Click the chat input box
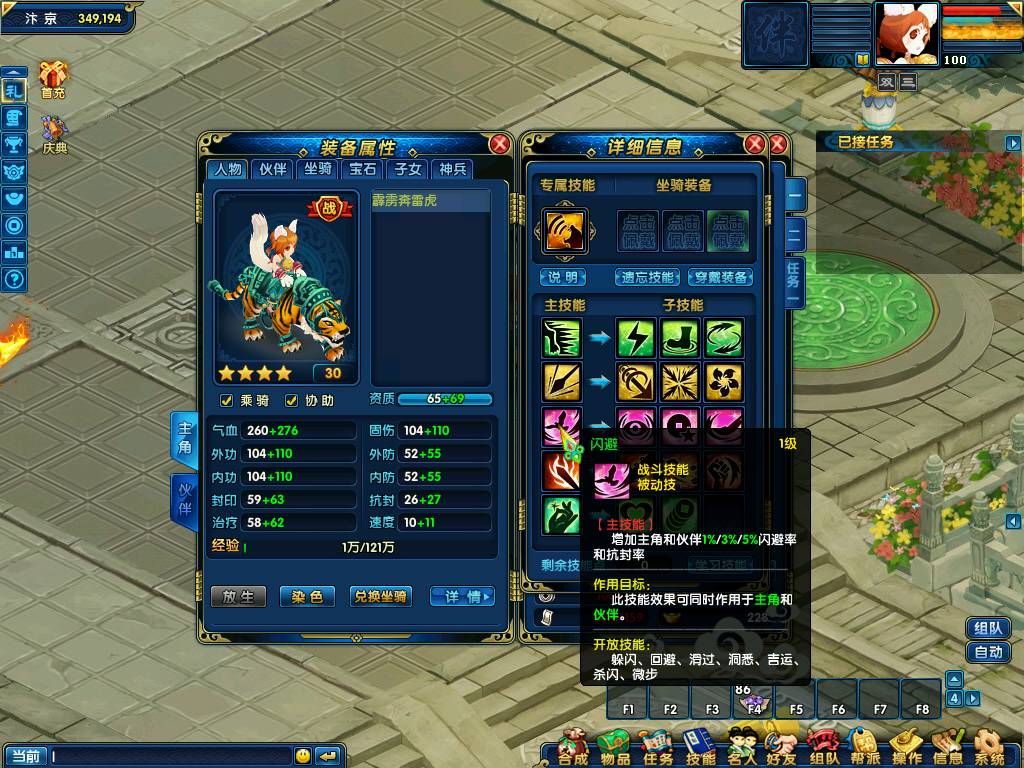 170,756
